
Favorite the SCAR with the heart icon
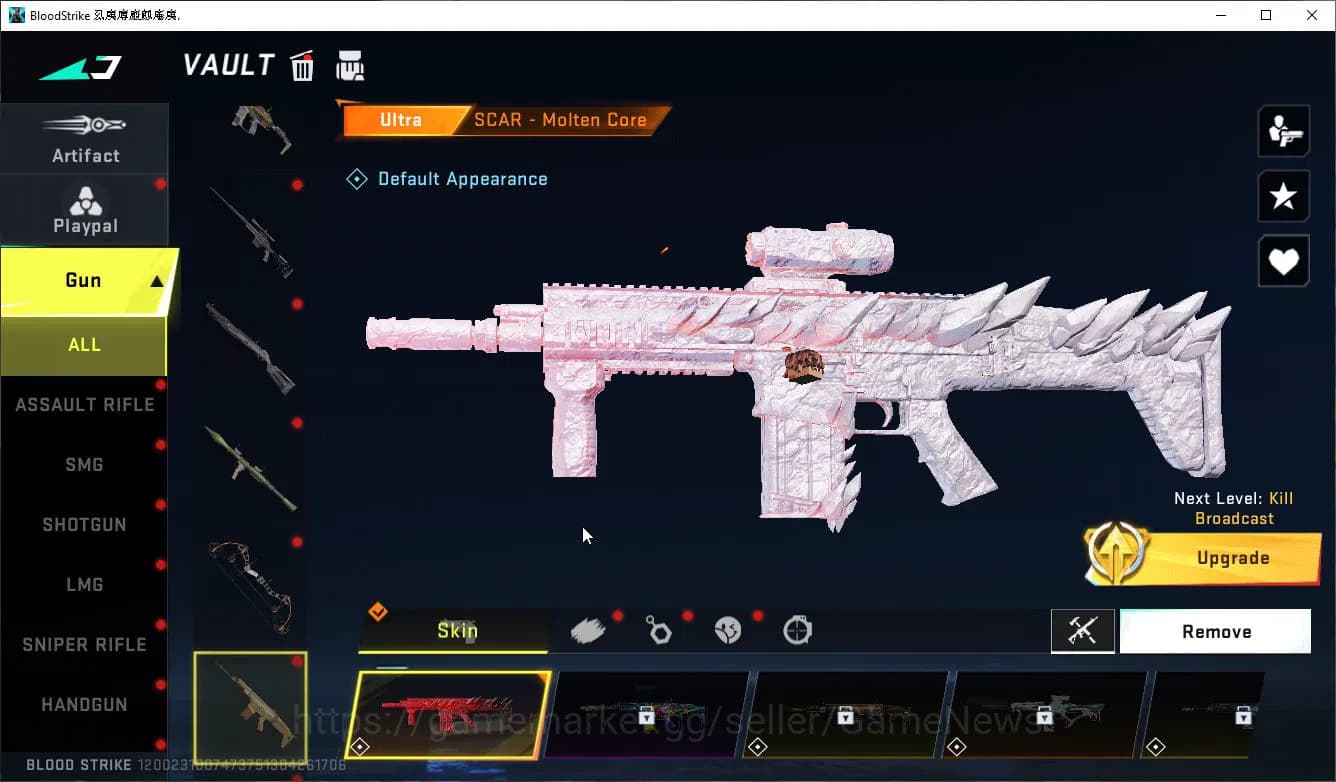tap(1283, 261)
